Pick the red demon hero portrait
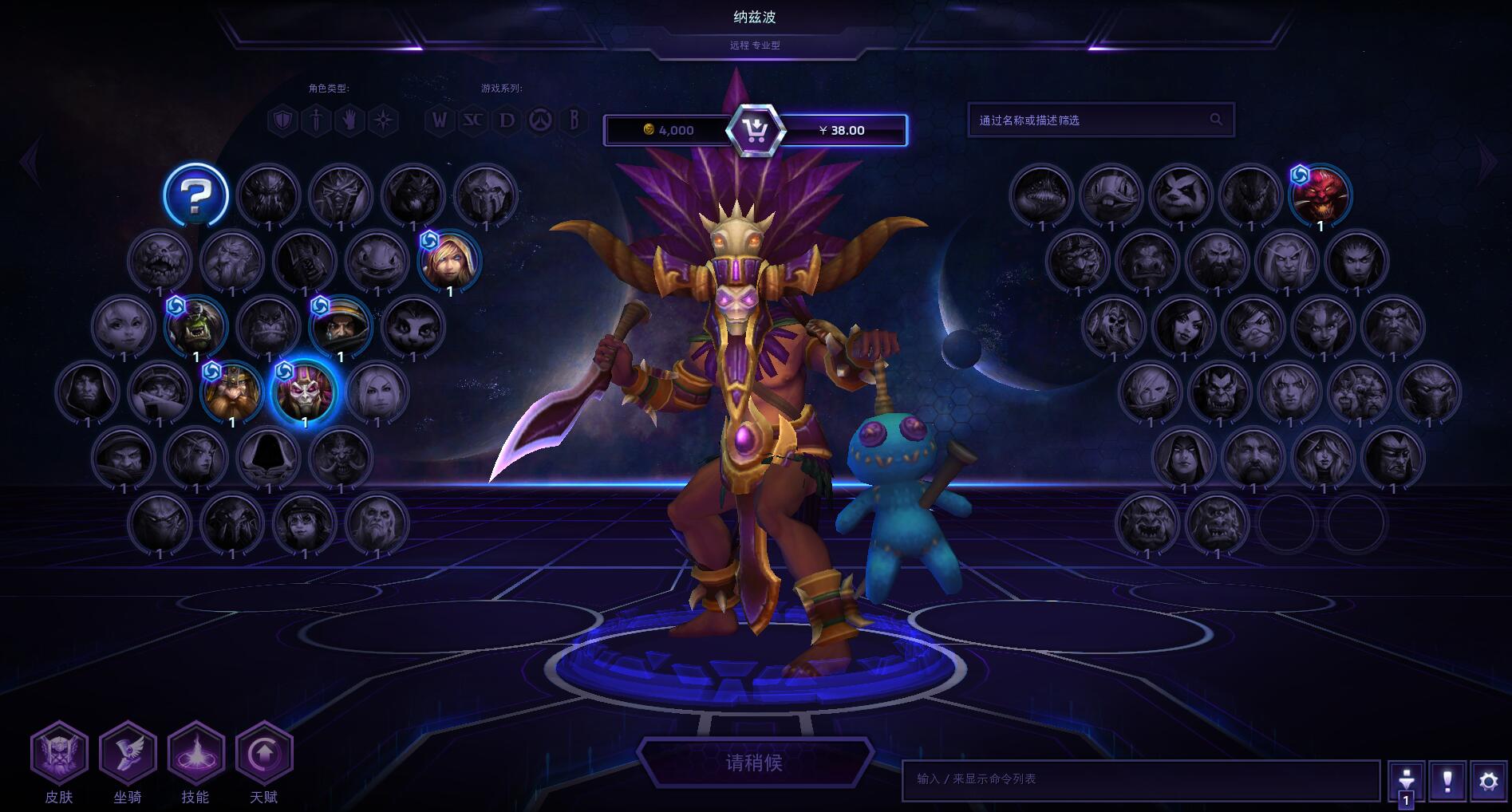 coord(1320,195)
